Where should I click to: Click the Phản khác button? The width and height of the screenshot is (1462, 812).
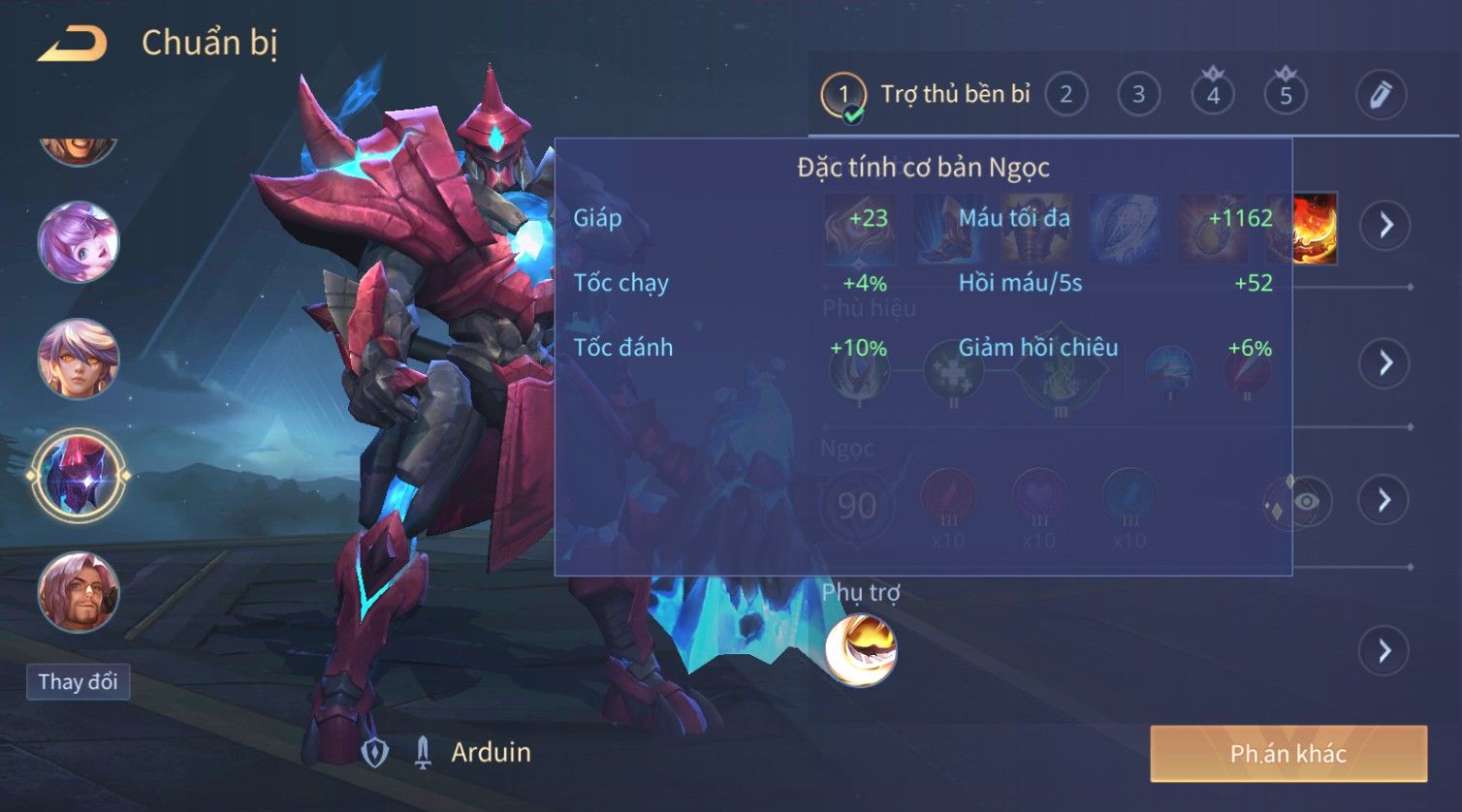tap(1288, 754)
